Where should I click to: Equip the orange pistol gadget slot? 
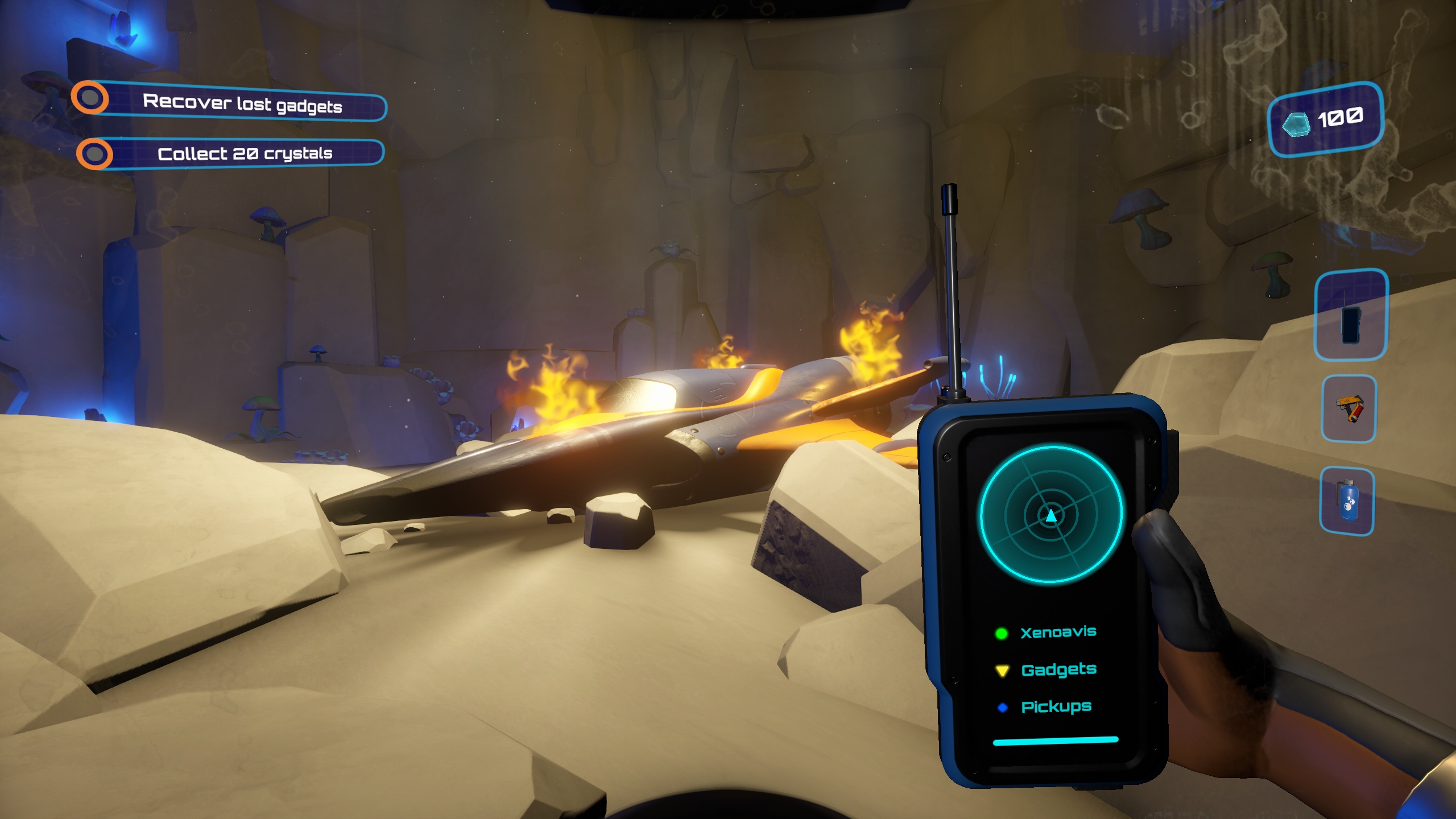tap(1349, 409)
